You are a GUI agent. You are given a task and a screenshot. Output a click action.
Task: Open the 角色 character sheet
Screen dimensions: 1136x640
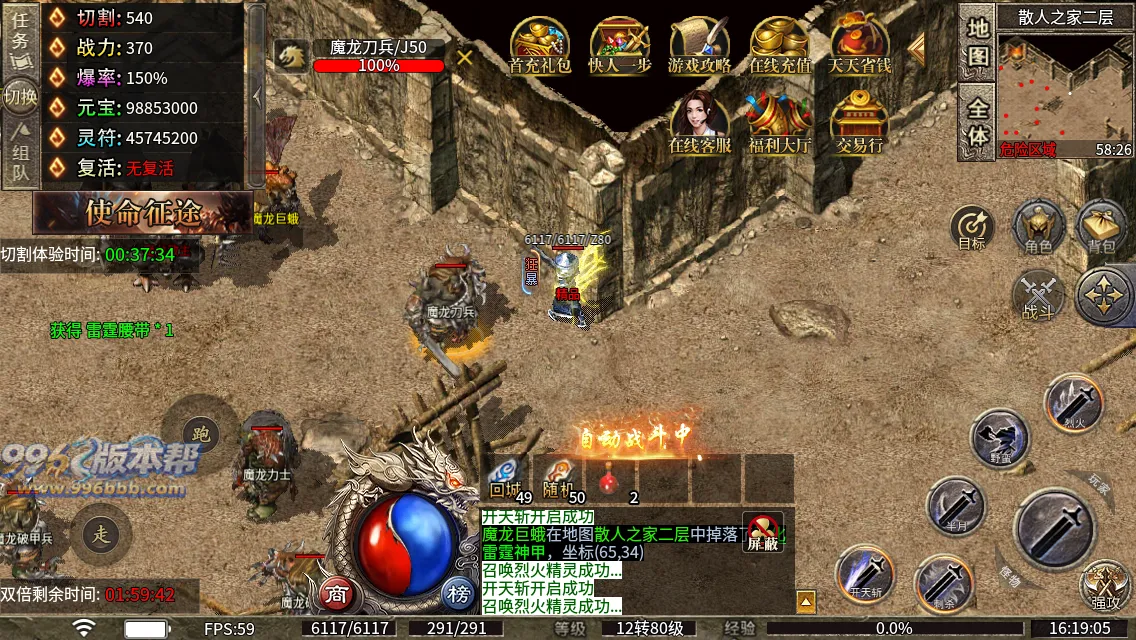click(x=1038, y=225)
